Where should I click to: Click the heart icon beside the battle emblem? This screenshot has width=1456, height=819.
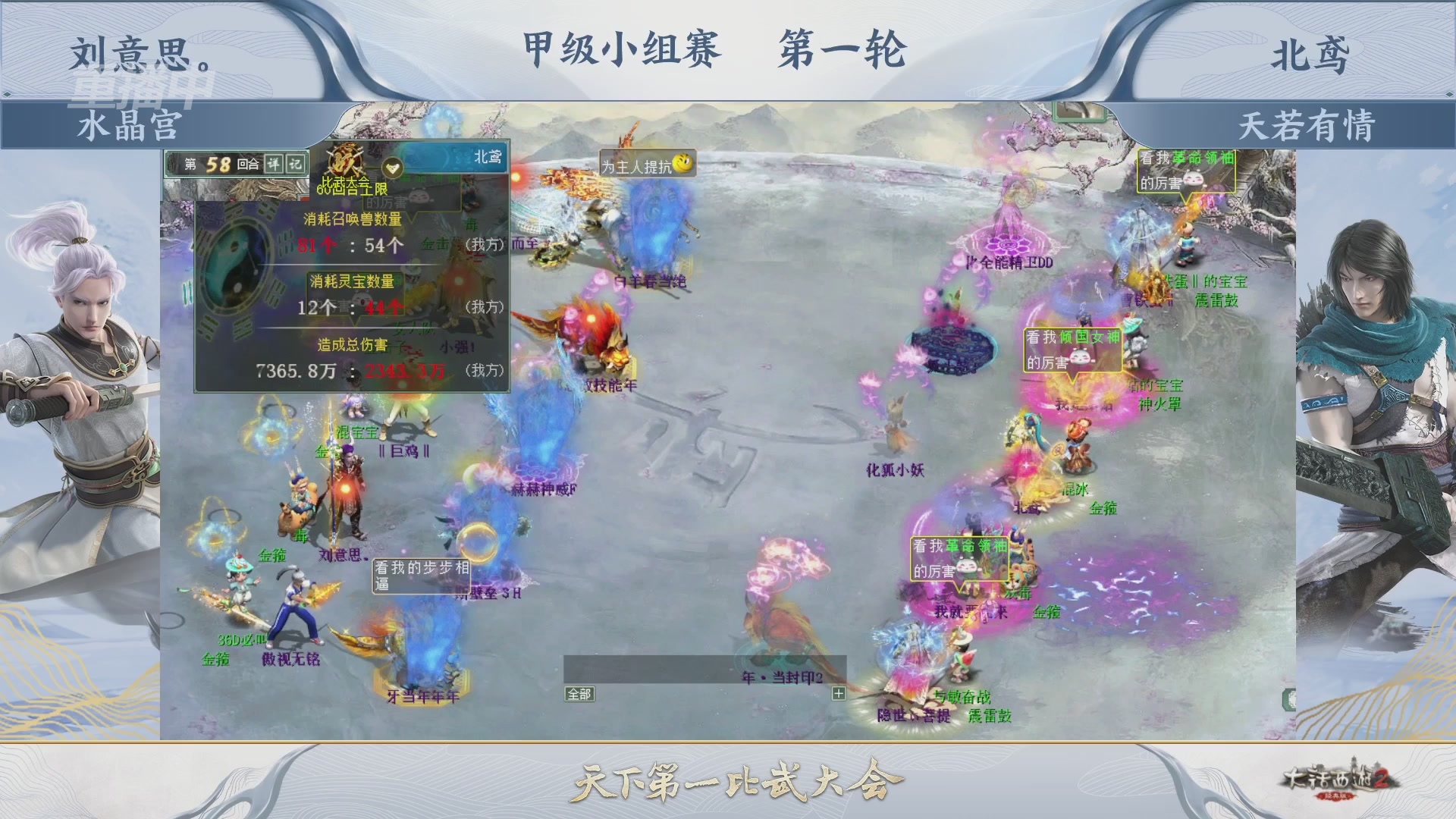[393, 168]
